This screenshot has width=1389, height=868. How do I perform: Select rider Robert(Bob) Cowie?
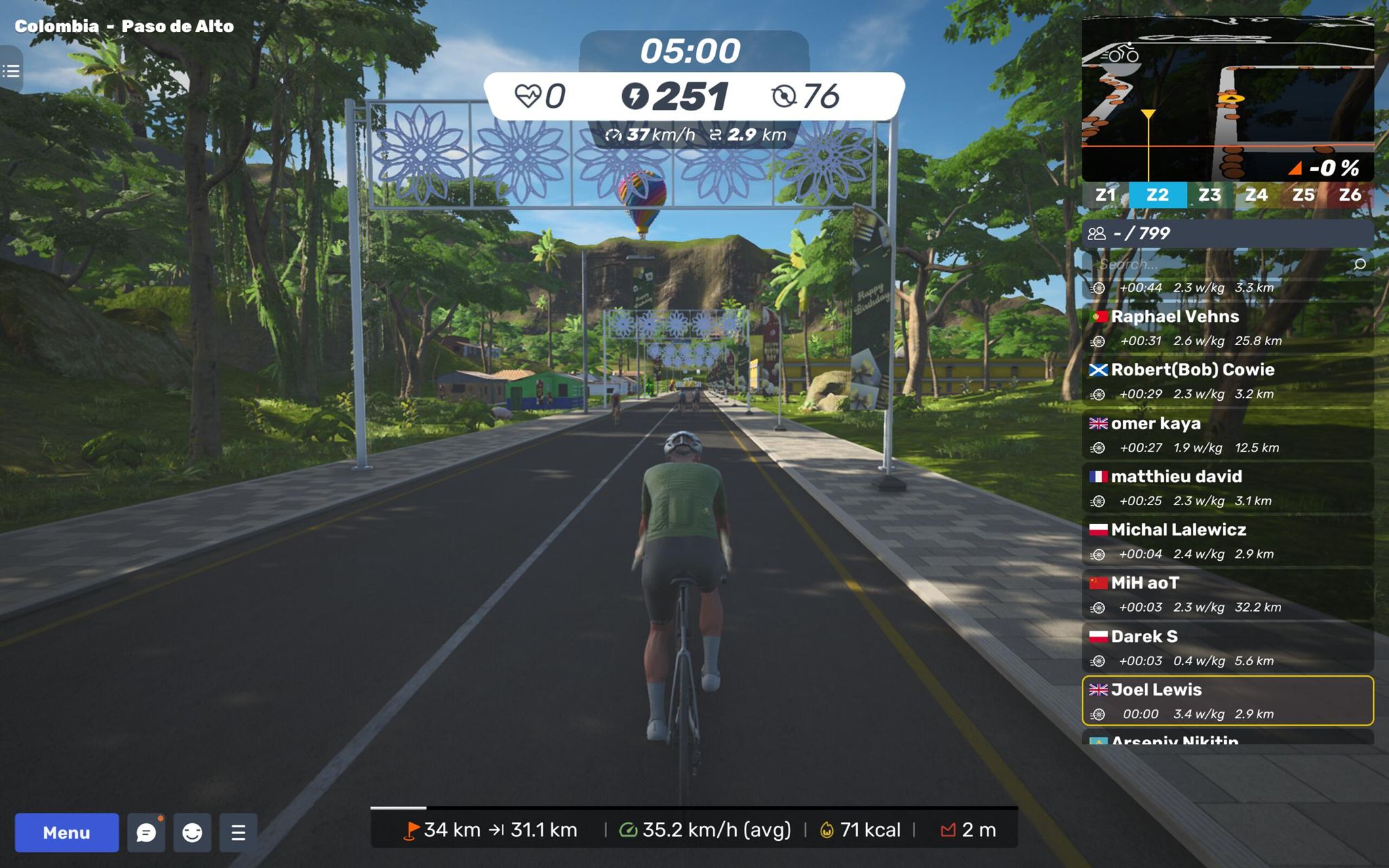pos(1227,381)
